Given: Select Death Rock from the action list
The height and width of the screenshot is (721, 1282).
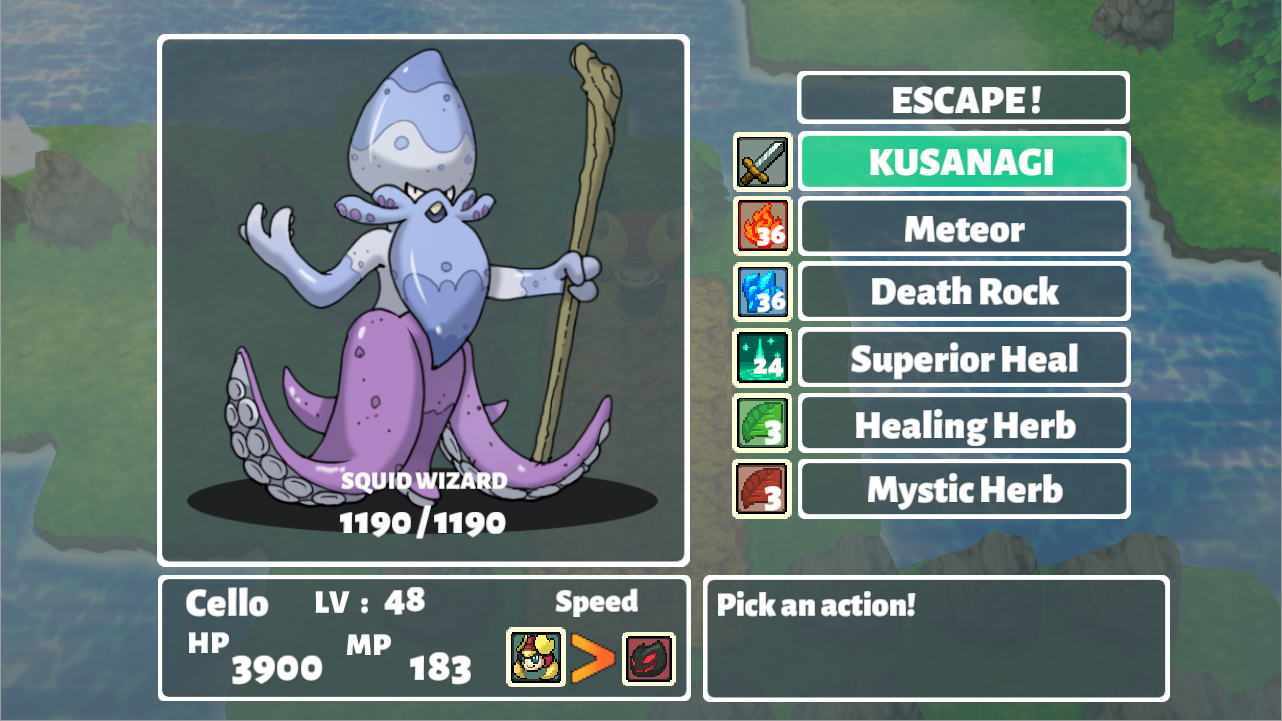Looking at the screenshot, I should click(963, 292).
